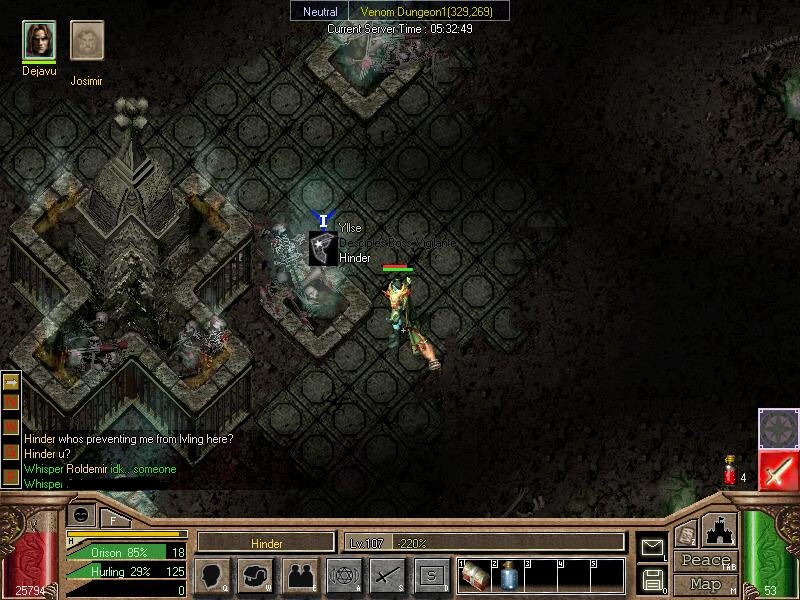Open the head profile character button
The width and height of the screenshot is (800, 600).
point(213,575)
